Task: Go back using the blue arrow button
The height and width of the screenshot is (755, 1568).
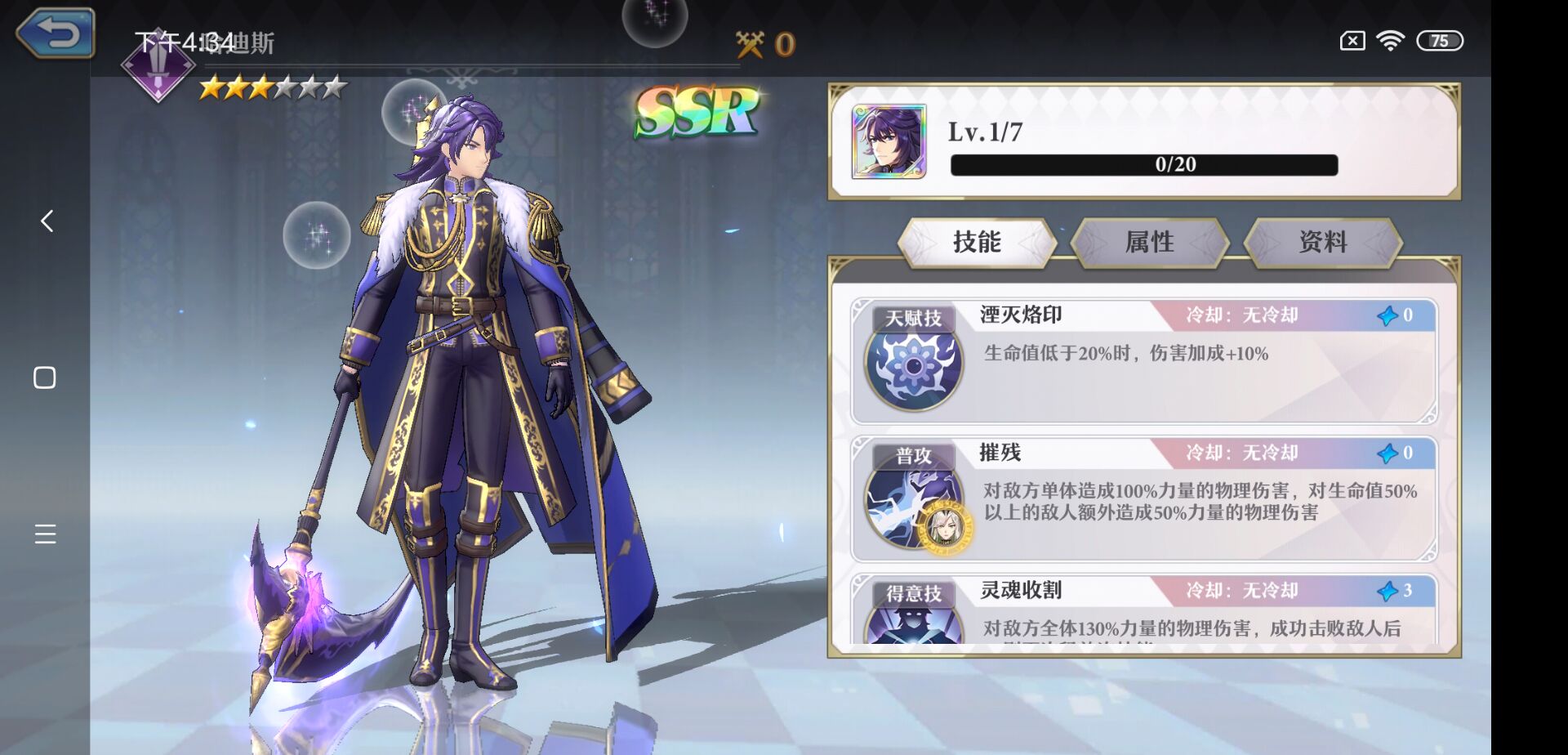Action: [56, 34]
